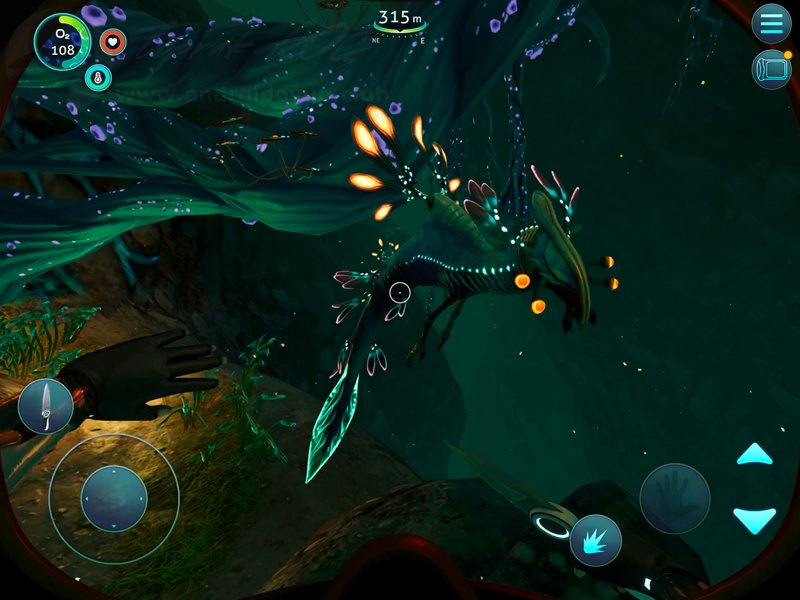Tap the thermometer temperature icon

click(98, 77)
